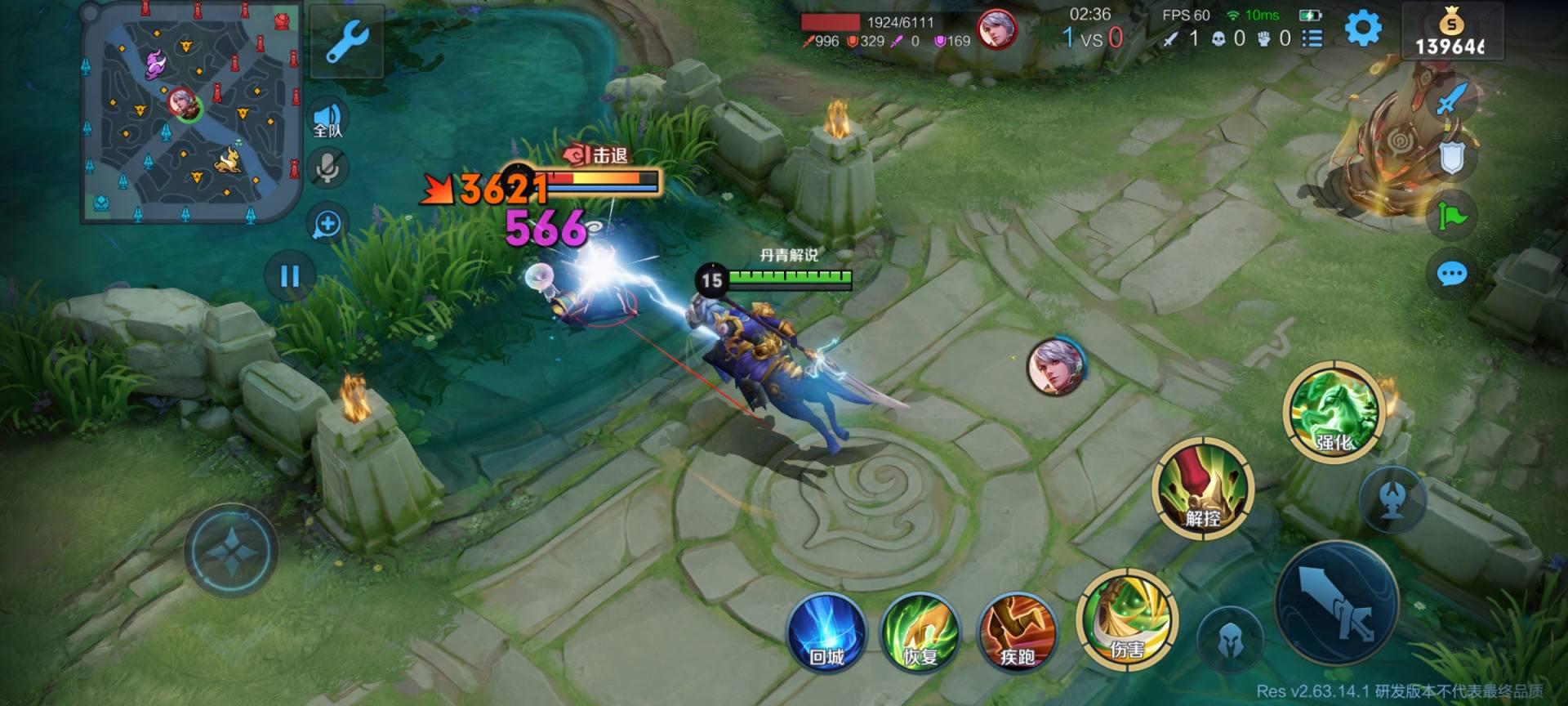Open the chat bubble button

1451,274
